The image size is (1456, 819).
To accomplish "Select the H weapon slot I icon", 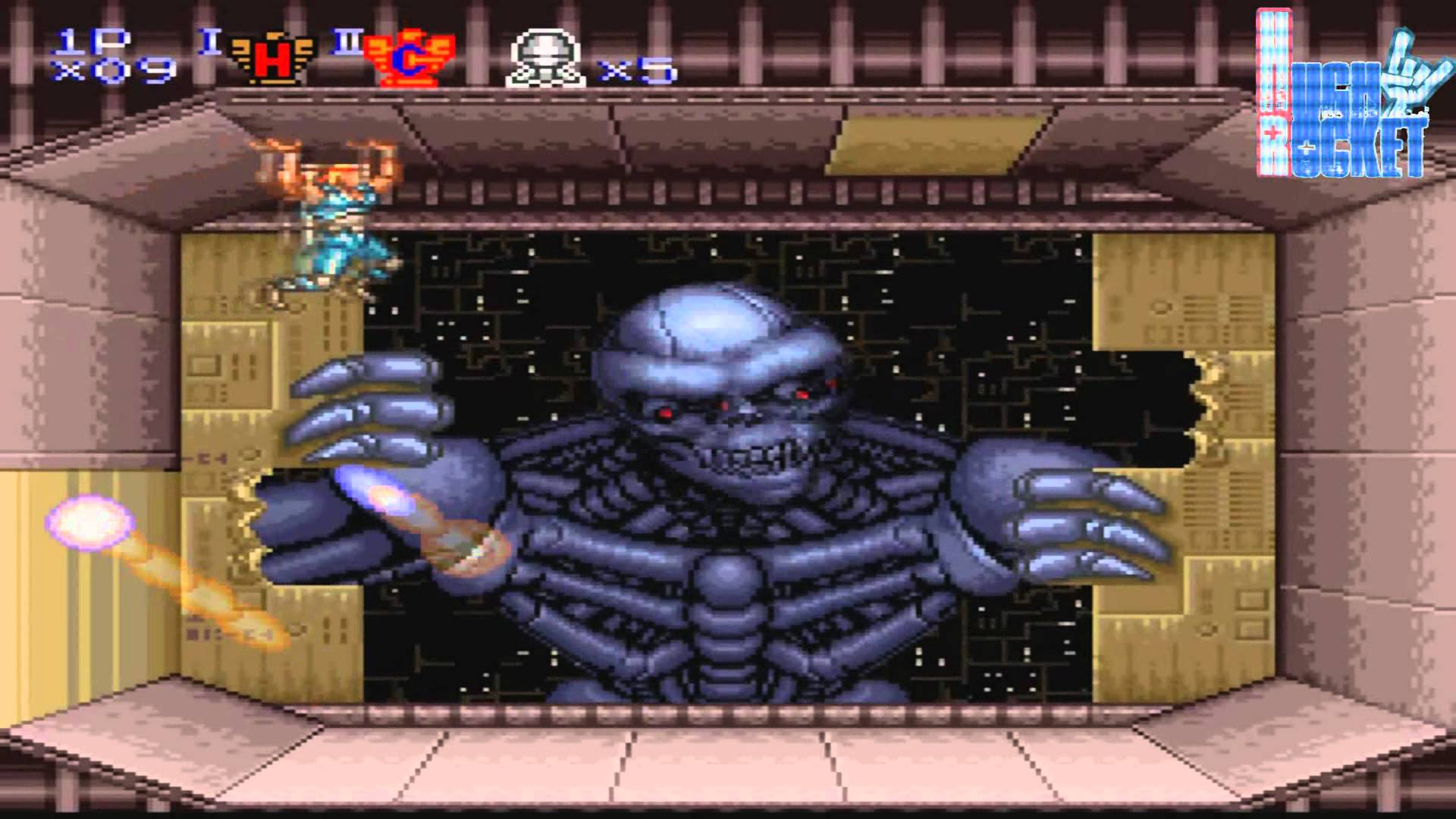I will click(x=271, y=59).
